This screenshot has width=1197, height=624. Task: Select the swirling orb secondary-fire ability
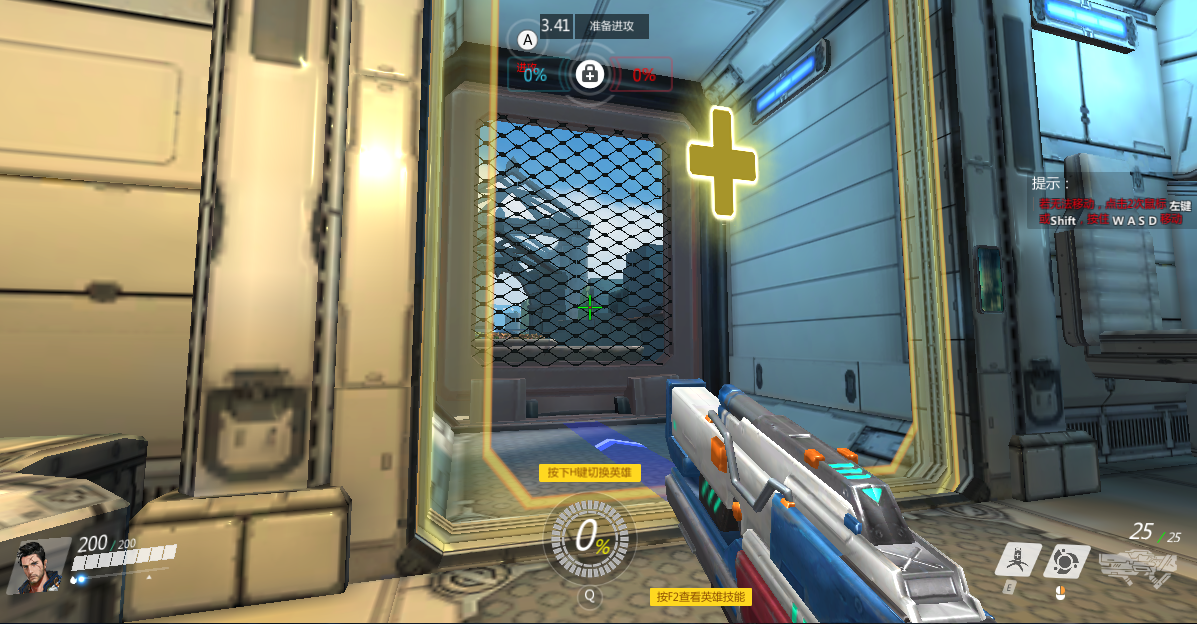point(1066,561)
